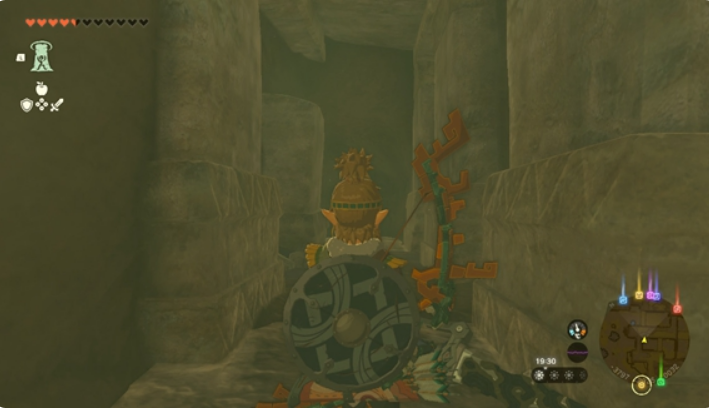The height and width of the screenshot is (408, 709).
Task: Check the temperature gauge dial
Action: [577, 329]
